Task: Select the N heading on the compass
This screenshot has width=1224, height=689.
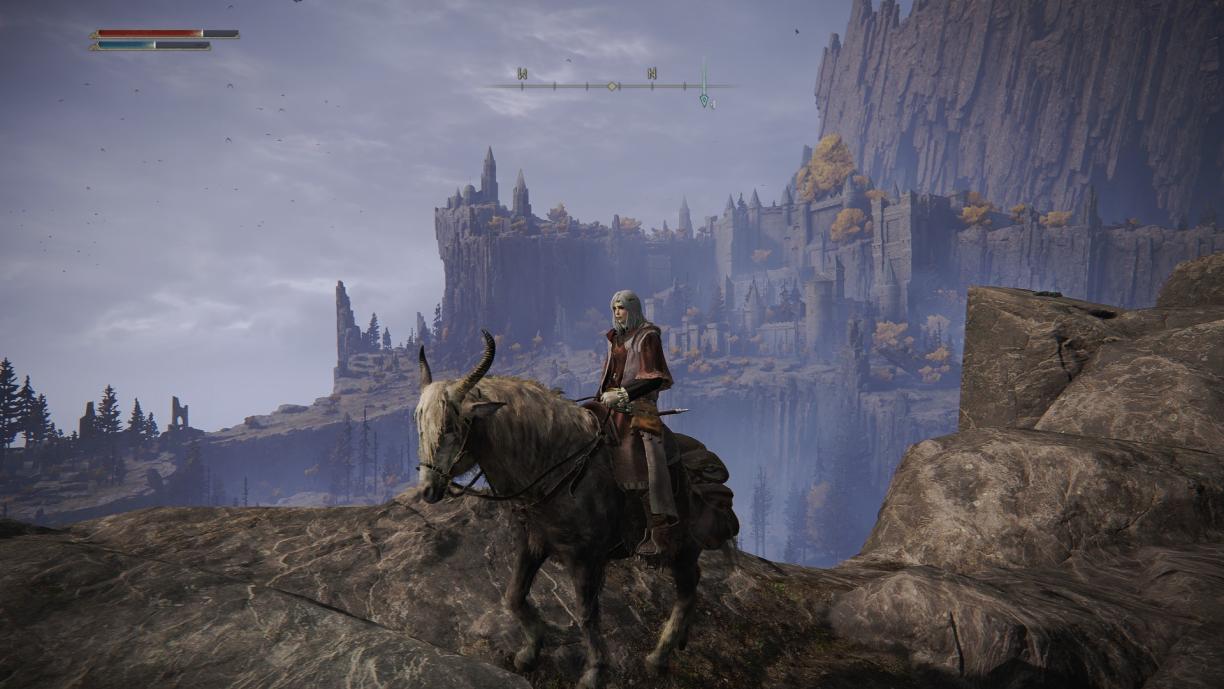Action: click(x=651, y=73)
